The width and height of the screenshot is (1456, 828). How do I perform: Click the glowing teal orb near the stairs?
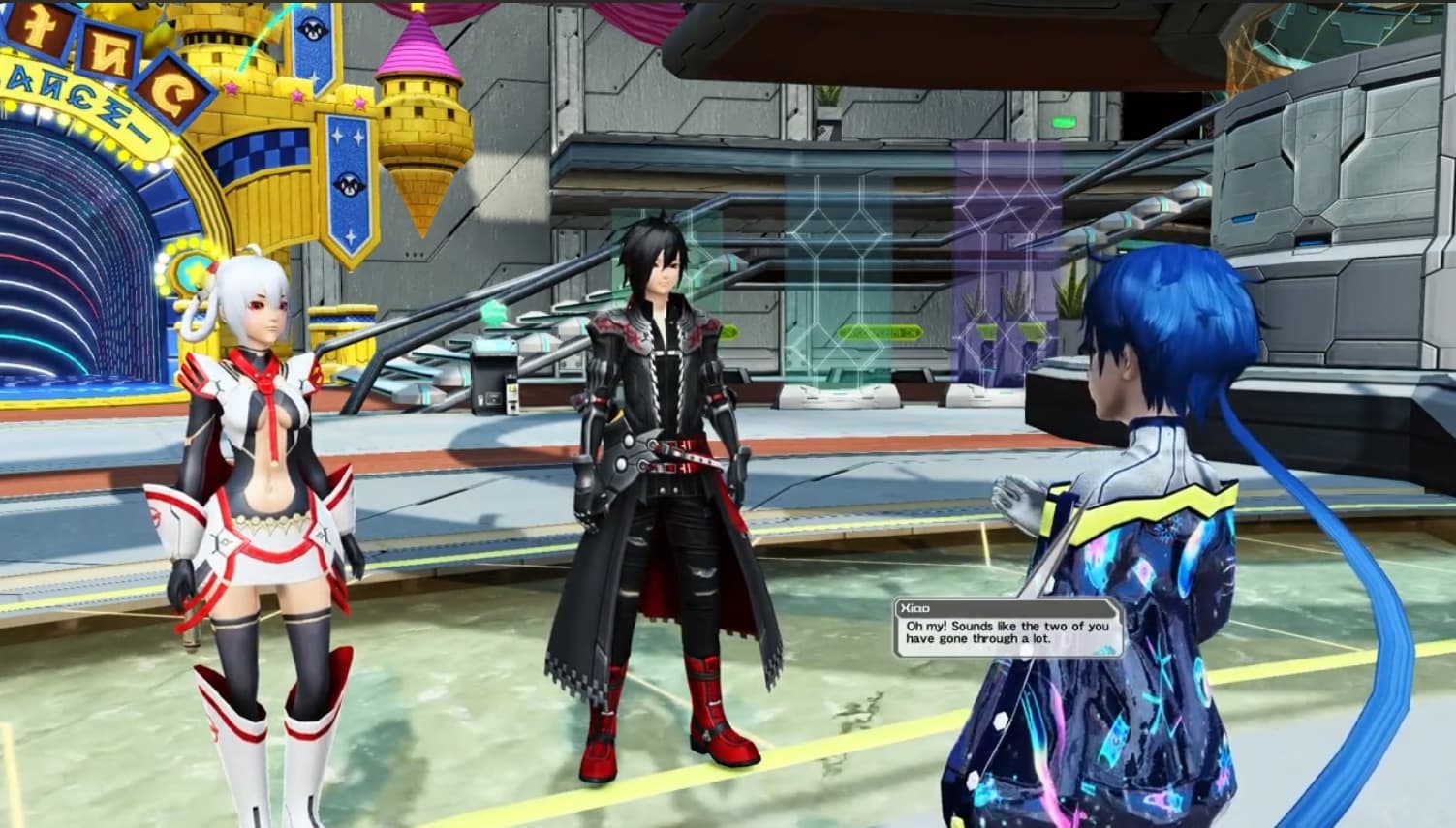point(494,312)
